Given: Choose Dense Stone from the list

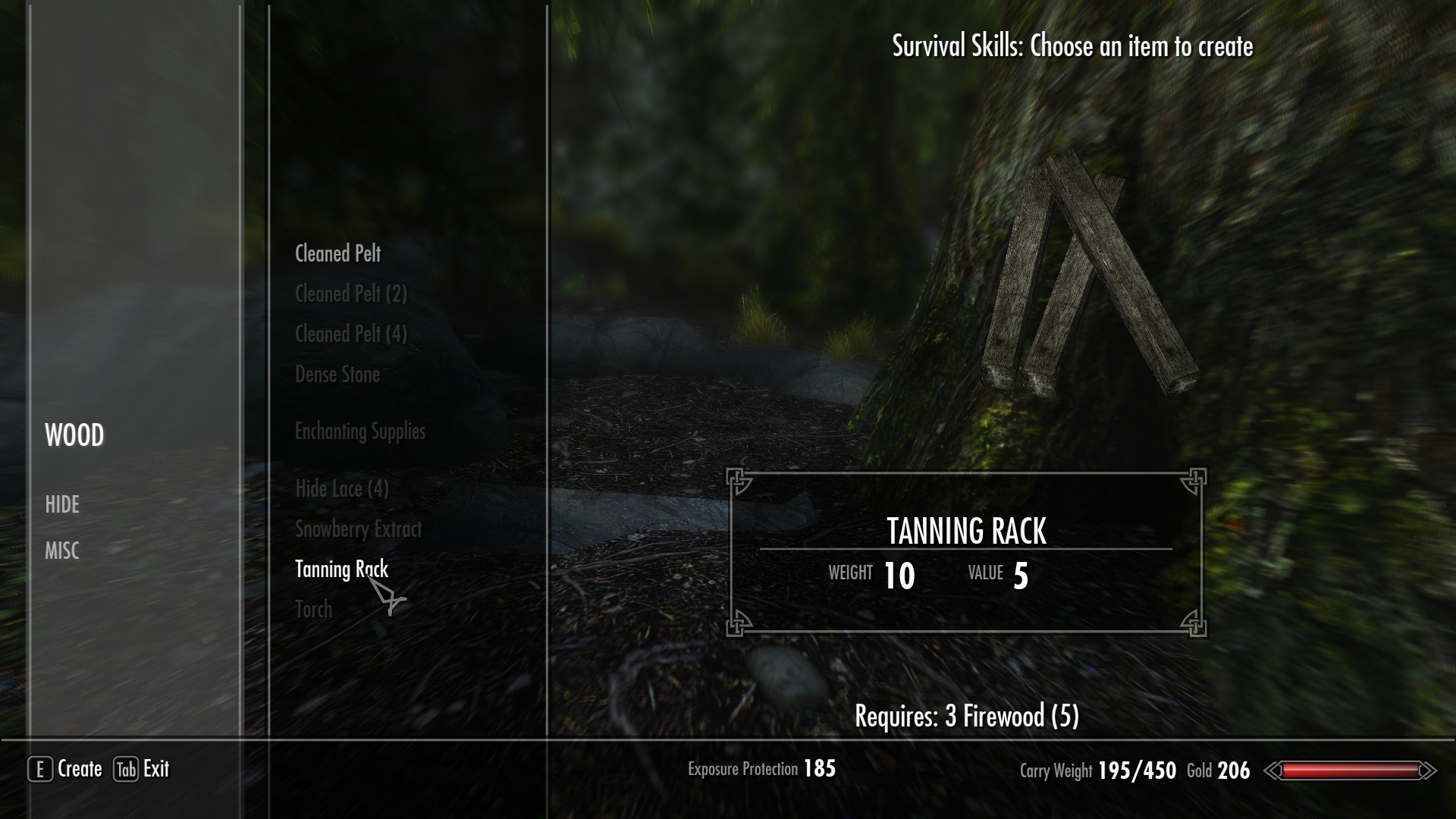Looking at the screenshot, I should [337, 375].
